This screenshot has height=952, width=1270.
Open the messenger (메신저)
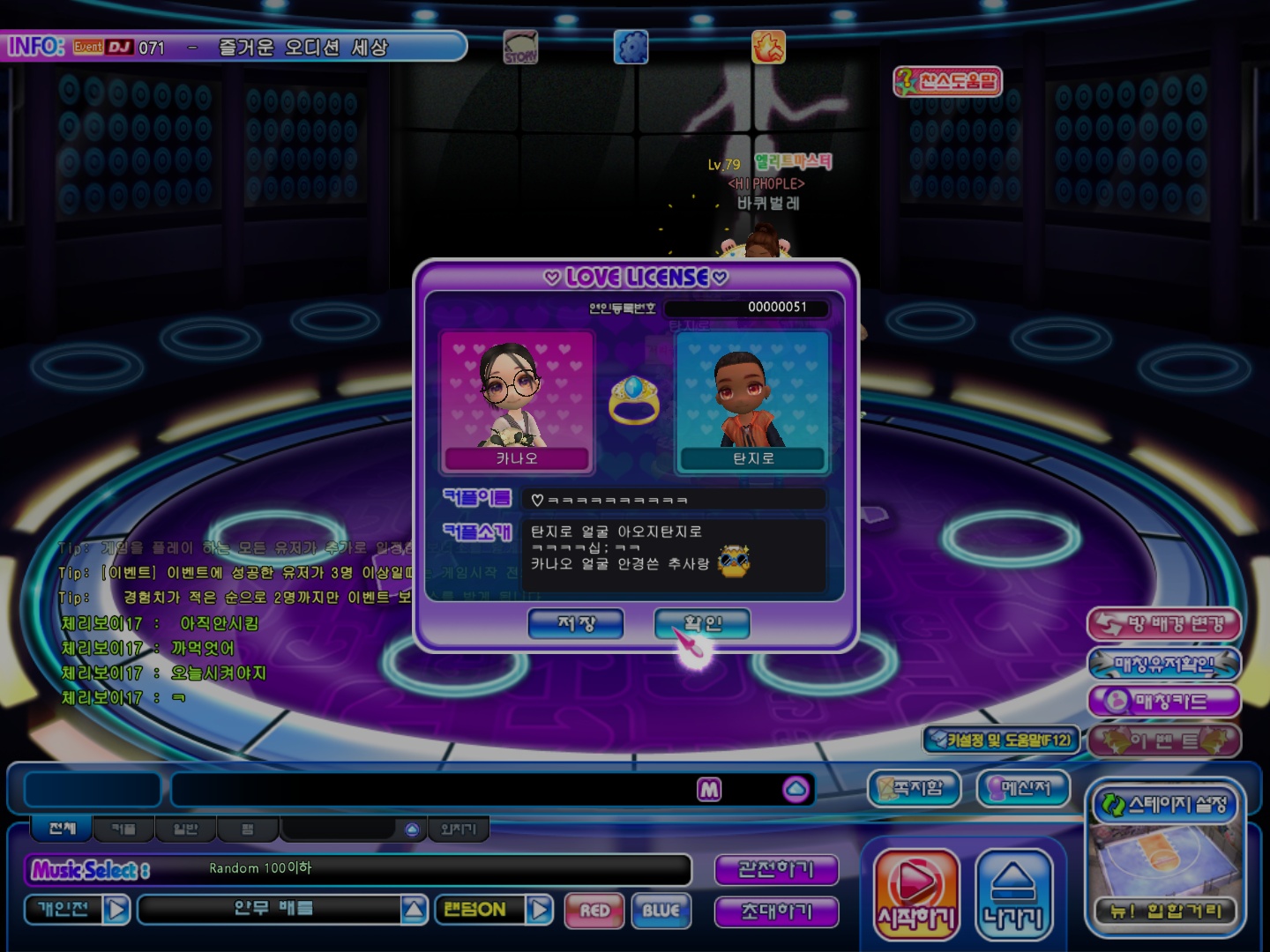coord(1023,788)
